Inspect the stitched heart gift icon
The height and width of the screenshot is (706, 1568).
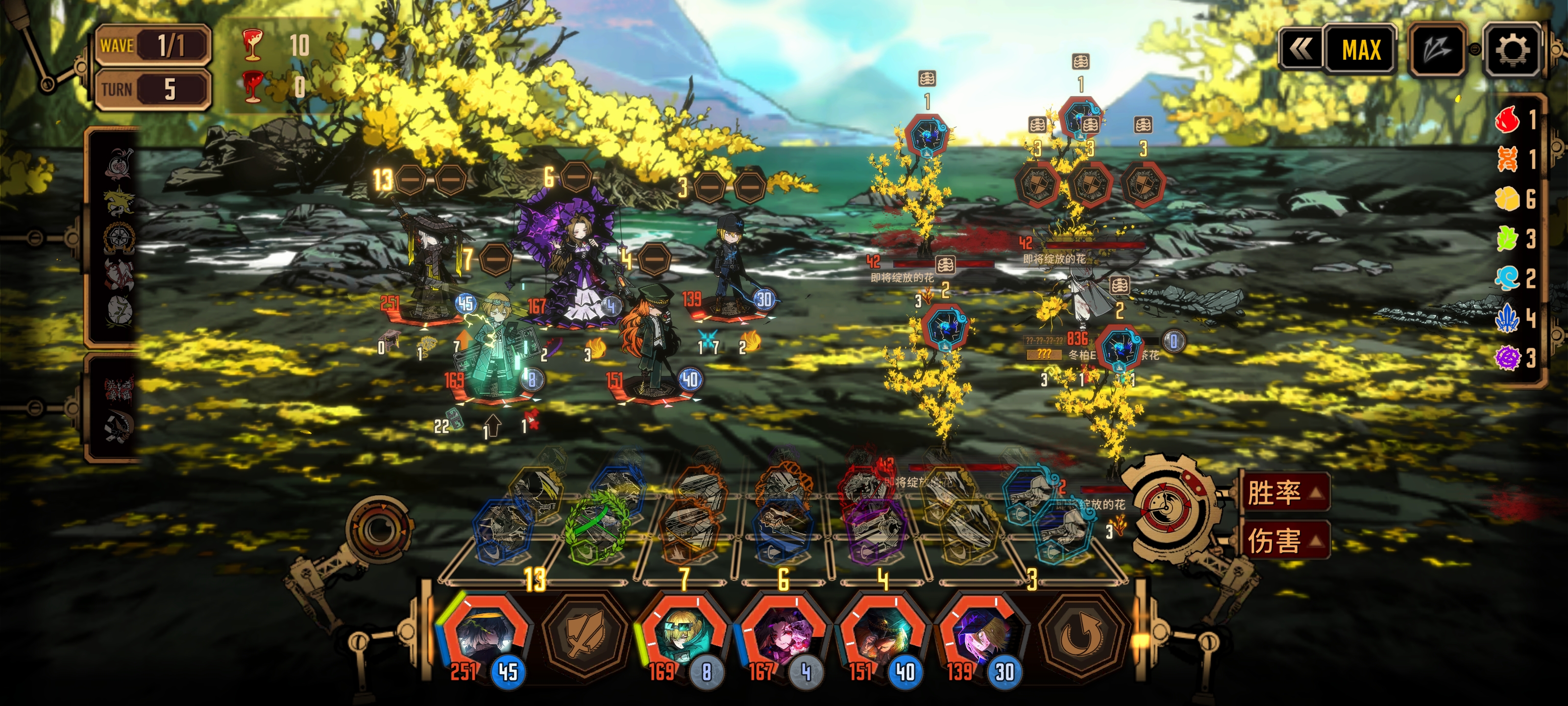click(x=118, y=272)
